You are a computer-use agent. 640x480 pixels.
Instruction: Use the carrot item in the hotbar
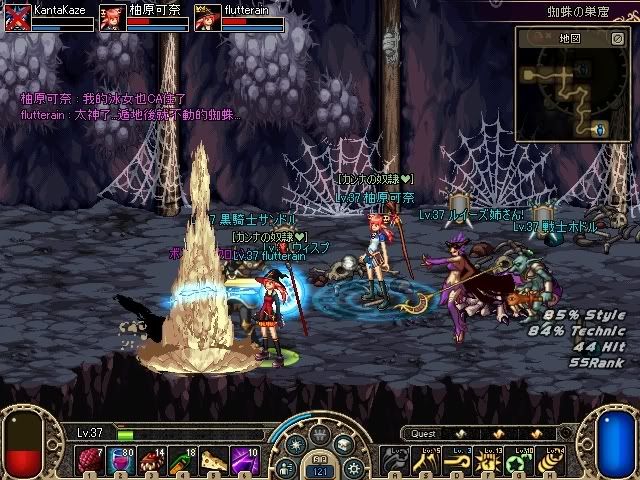click(x=182, y=460)
